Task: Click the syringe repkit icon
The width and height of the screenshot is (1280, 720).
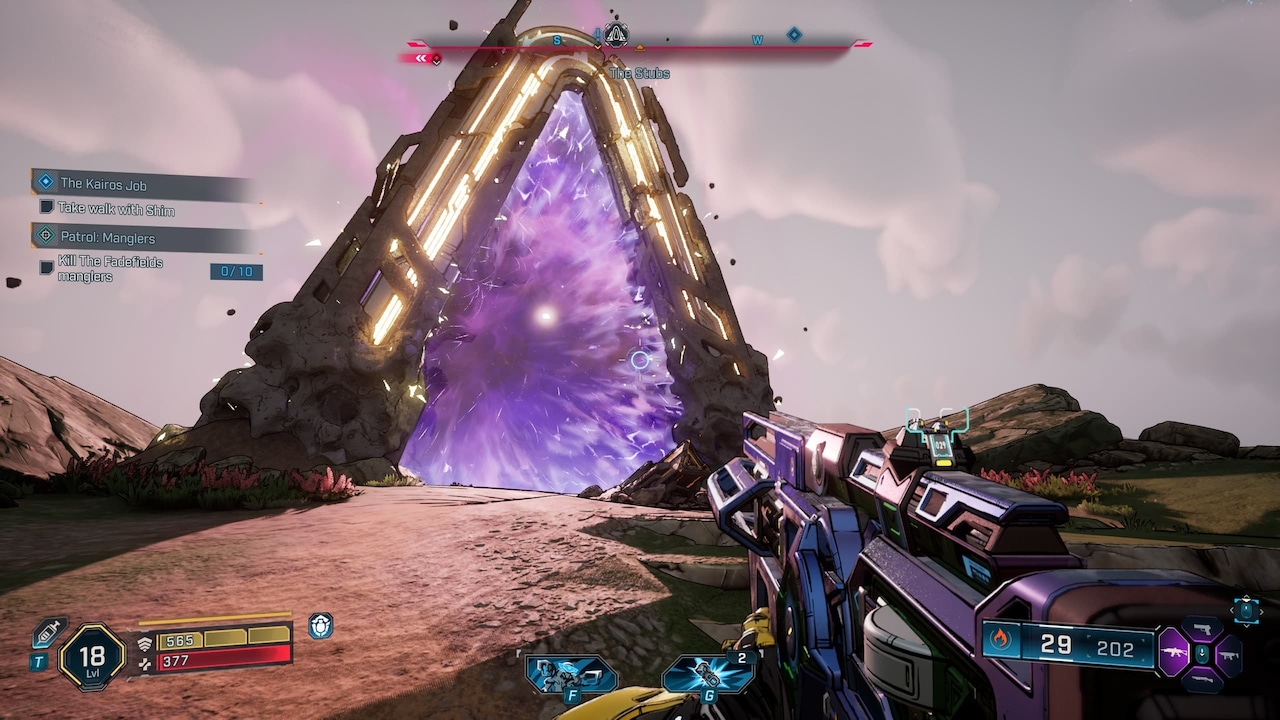Action: (x=49, y=633)
